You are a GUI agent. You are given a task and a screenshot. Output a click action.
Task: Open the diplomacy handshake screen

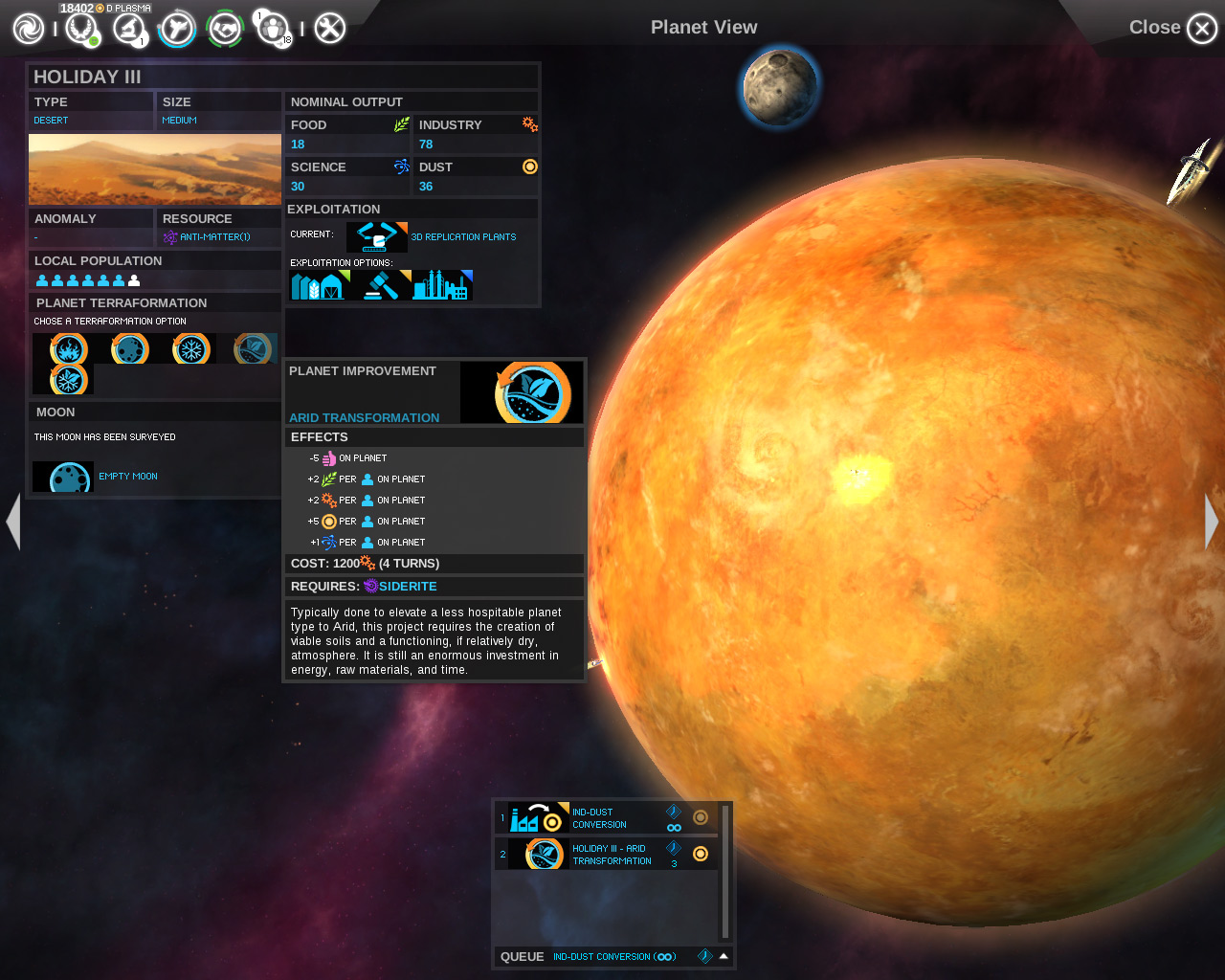click(225, 29)
